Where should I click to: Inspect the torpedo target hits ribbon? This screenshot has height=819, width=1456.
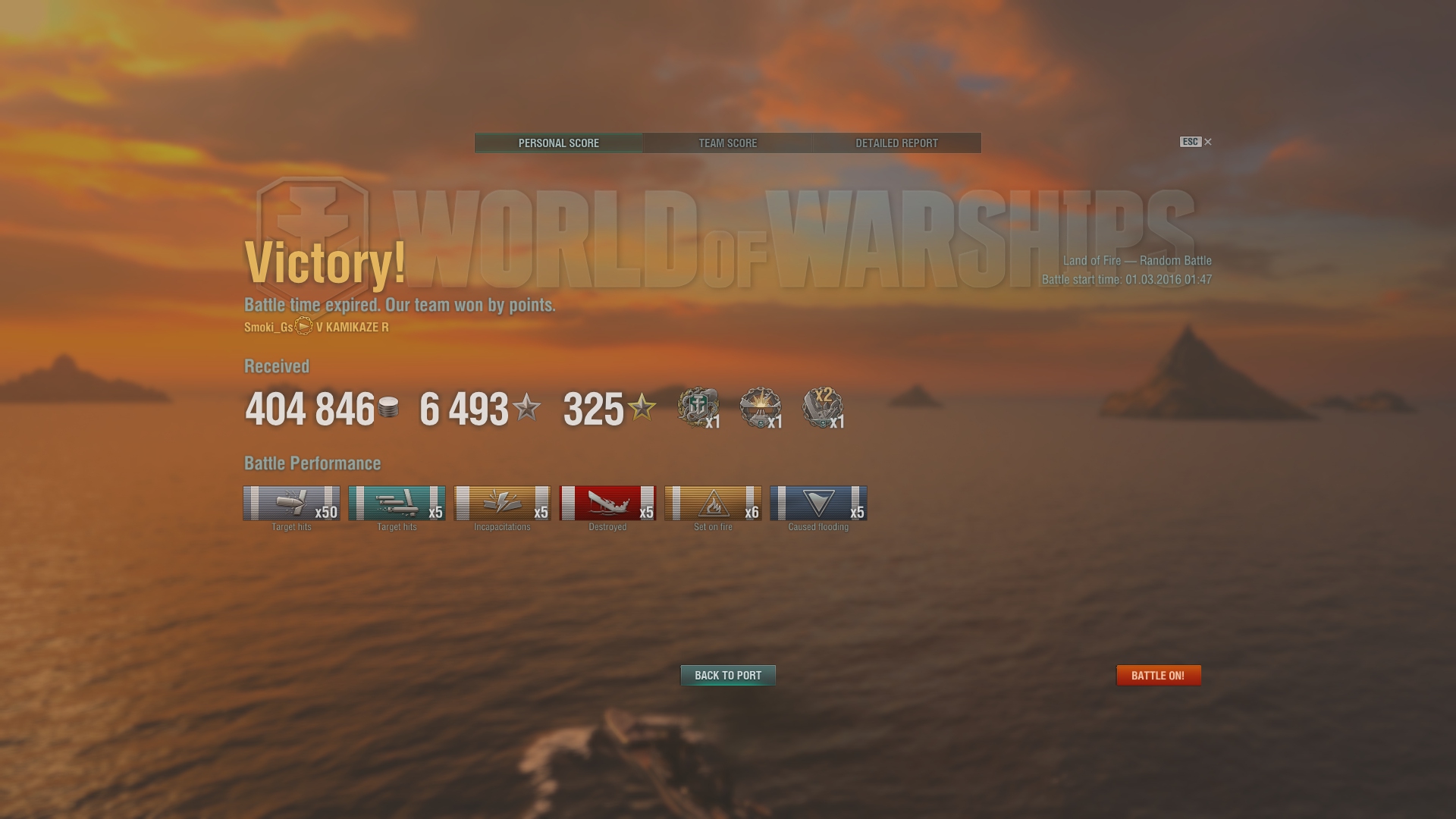397,504
